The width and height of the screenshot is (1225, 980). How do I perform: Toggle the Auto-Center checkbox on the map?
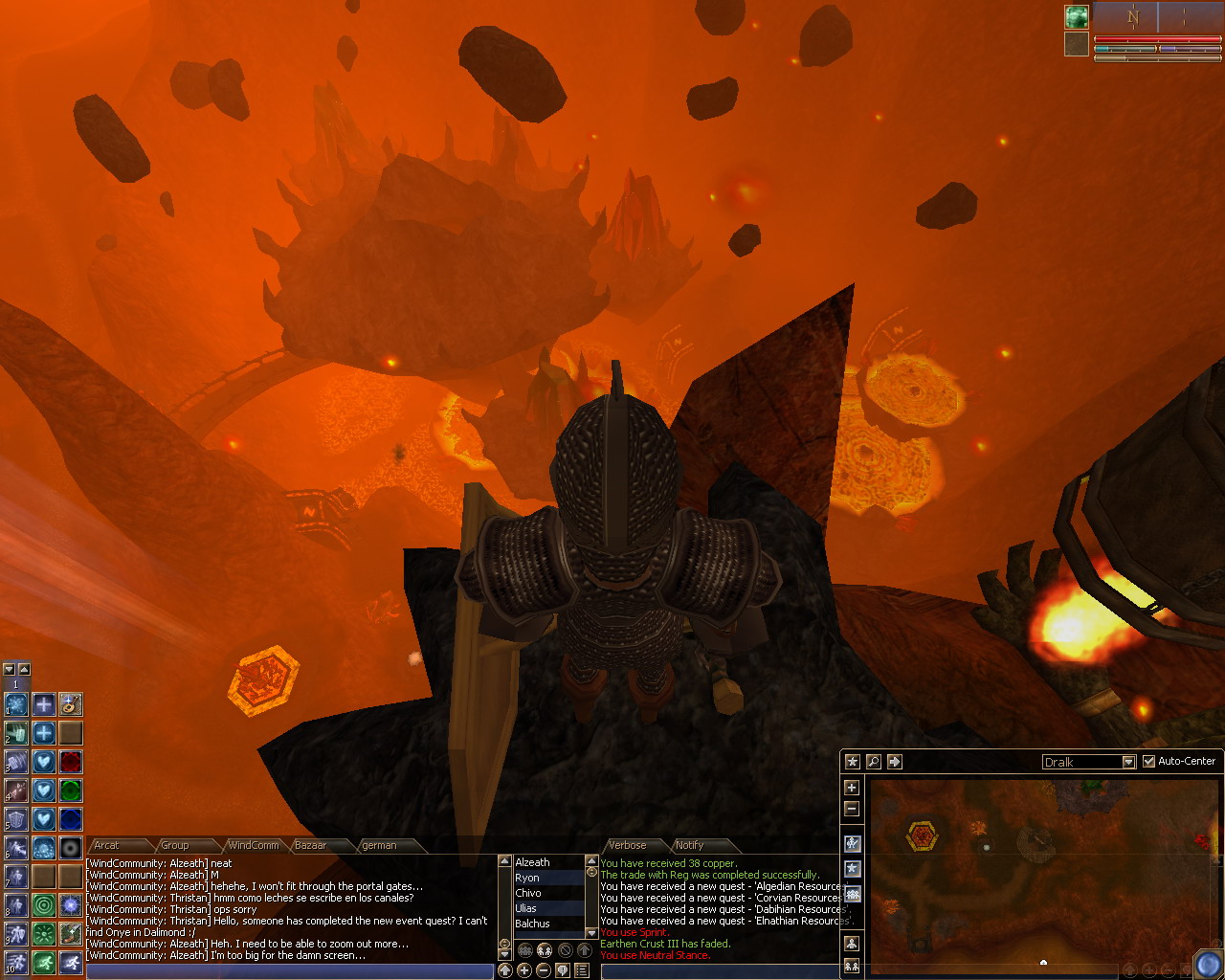[1149, 761]
